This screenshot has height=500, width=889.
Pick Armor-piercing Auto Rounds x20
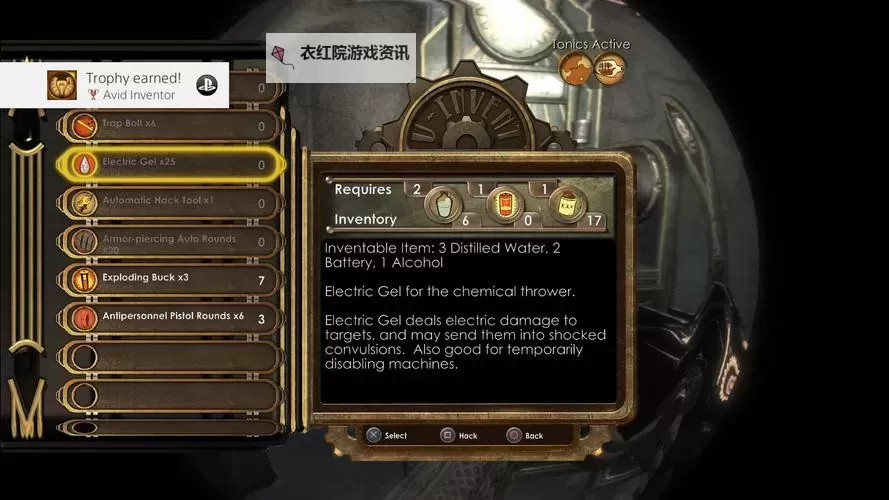(x=170, y=241)
